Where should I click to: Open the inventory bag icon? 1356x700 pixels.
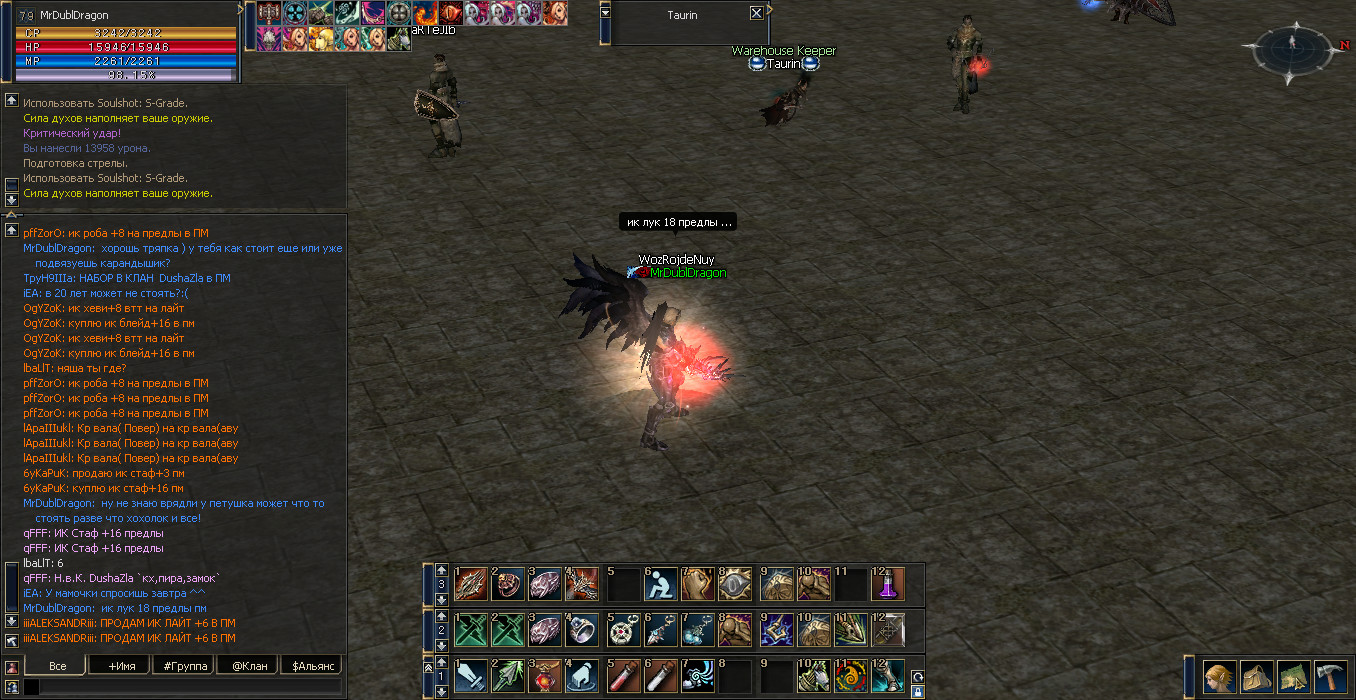coord(1255,677)
